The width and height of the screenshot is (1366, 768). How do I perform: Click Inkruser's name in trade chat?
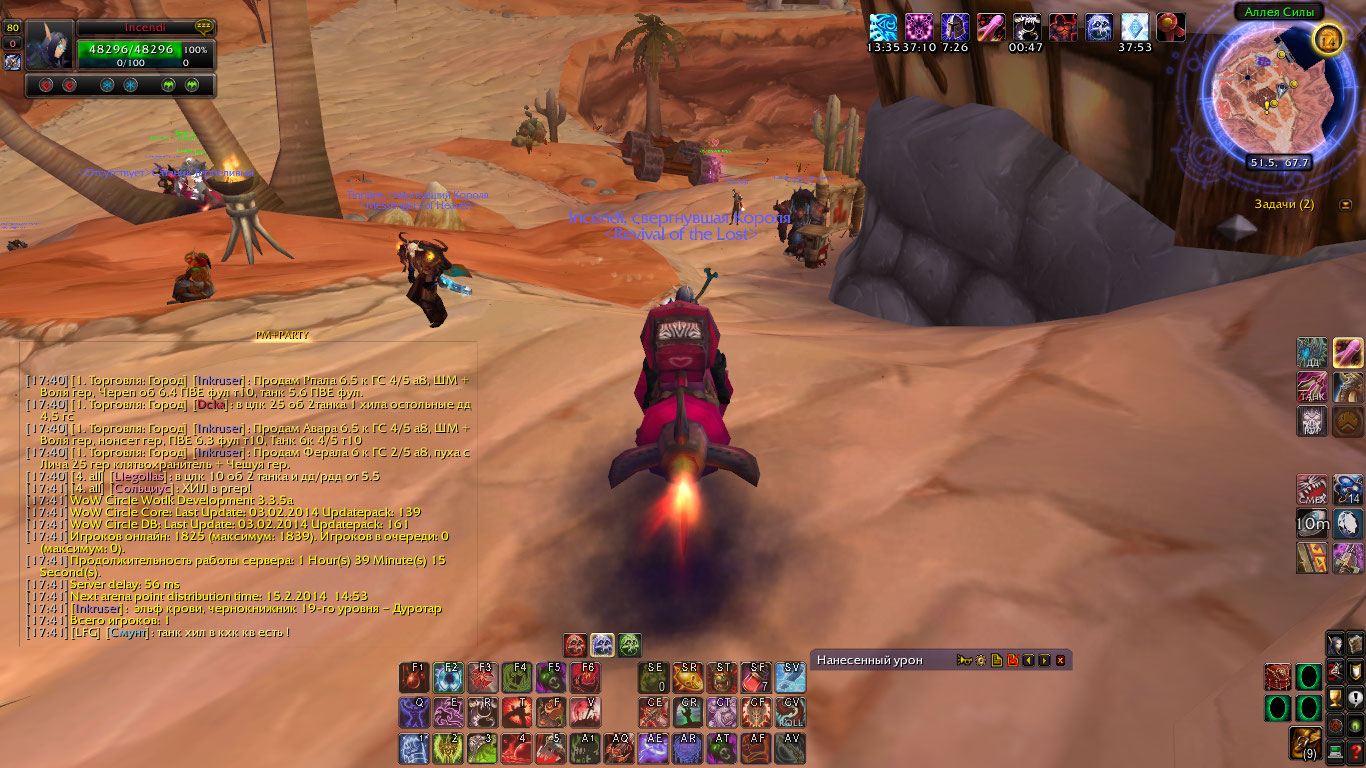[x=220, y=381]
